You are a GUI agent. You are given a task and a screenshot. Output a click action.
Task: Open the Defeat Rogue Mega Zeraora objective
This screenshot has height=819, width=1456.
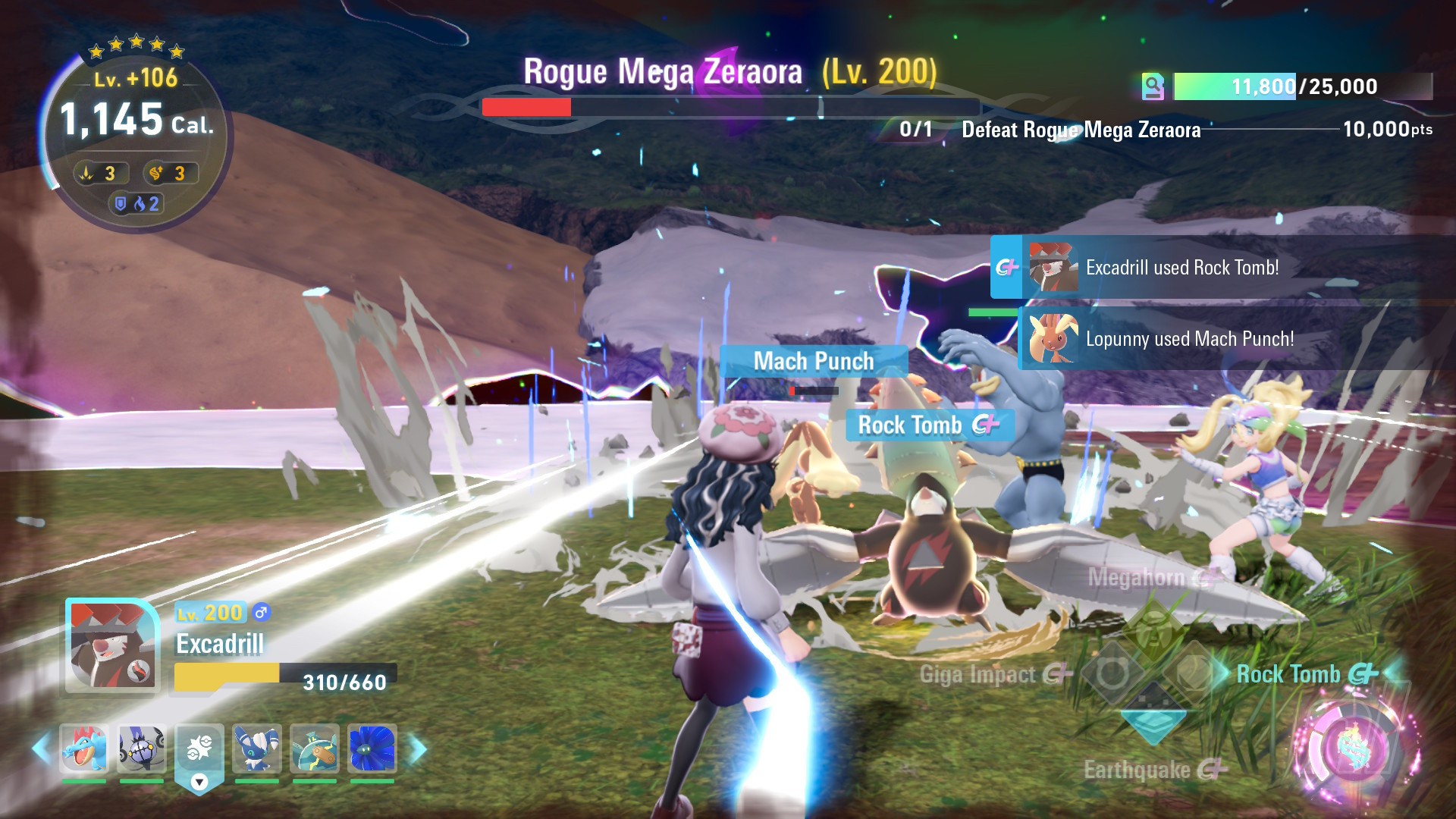pyautogui.click(x=1081, y=130)
